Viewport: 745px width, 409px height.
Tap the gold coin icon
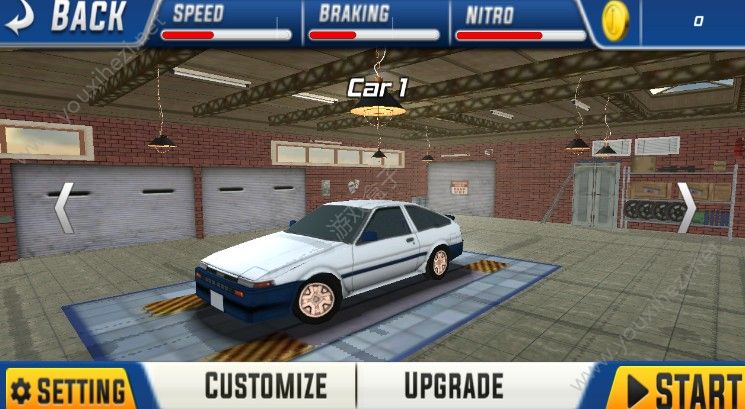point(615,20)
